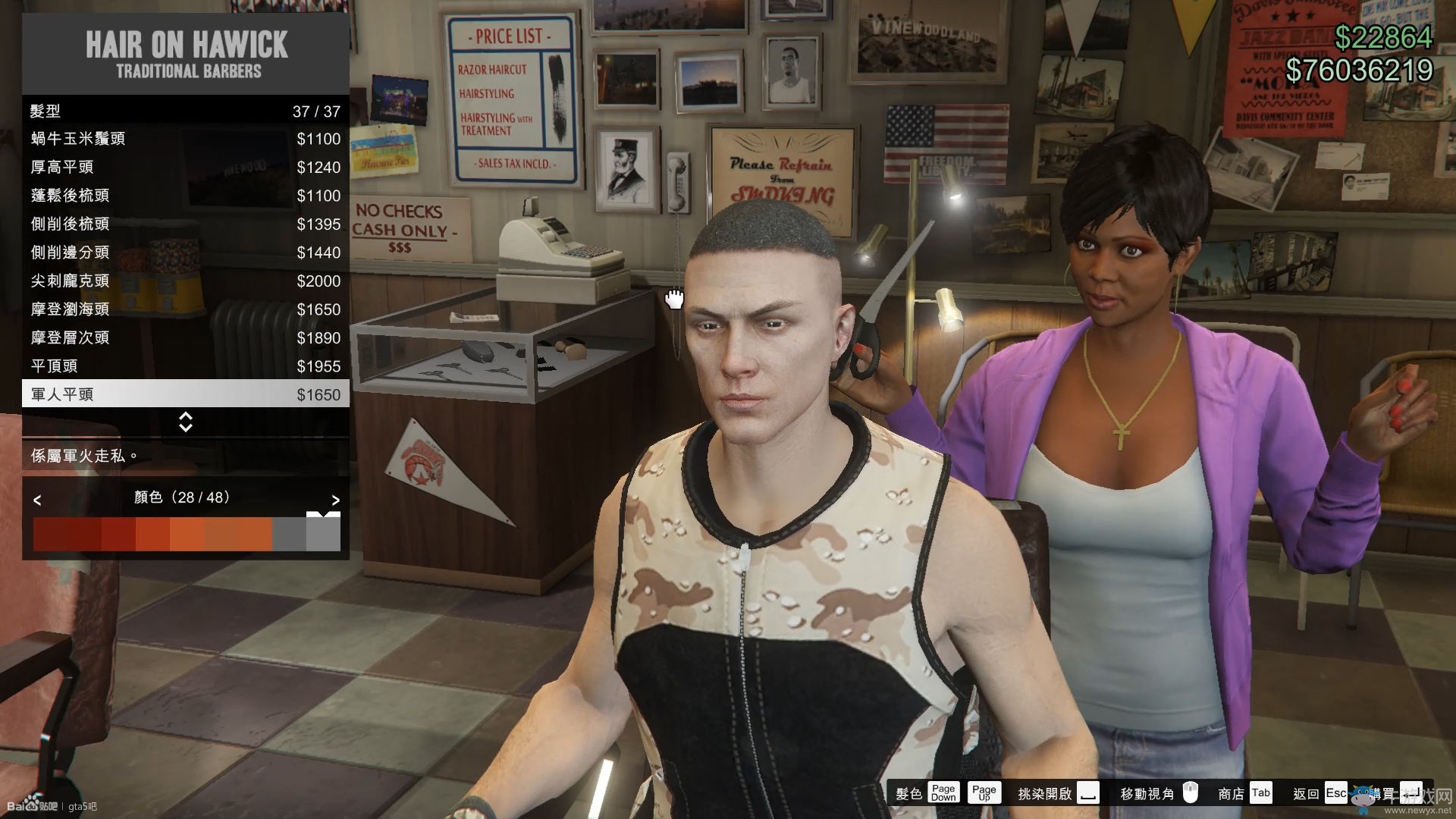Select the 平頂頭 for $1955
The image size is (1456, 819).
coord(185,366)
